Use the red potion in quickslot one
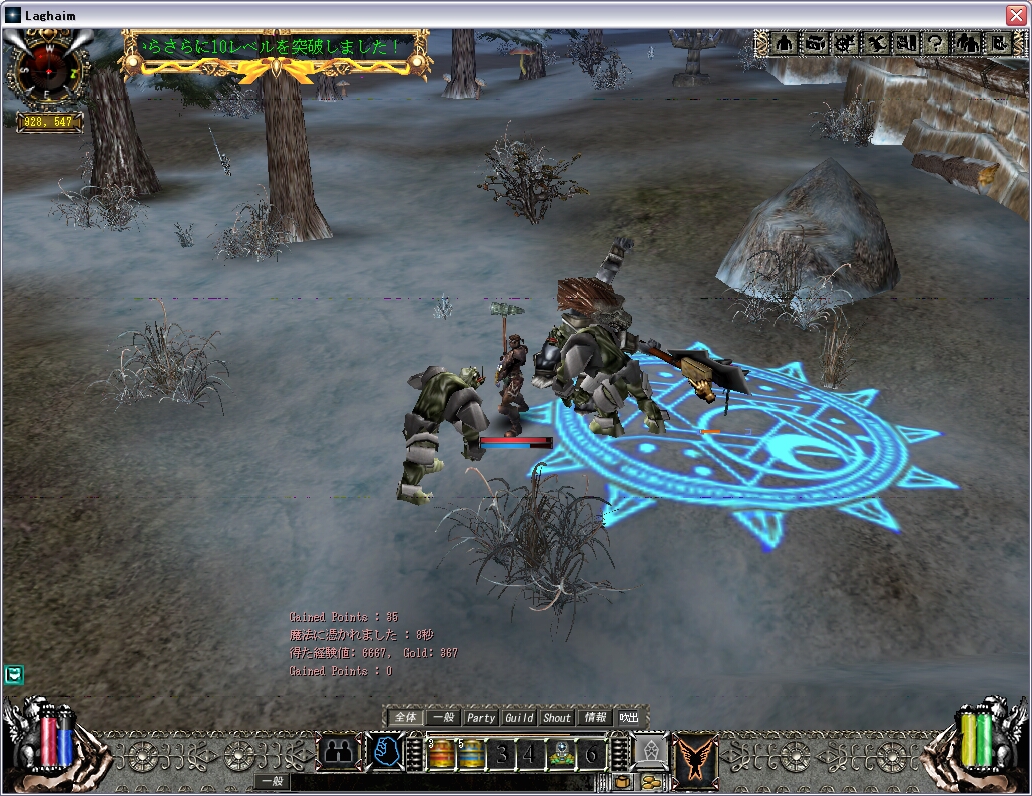This screenshot has width=1032, height=796. tap(441, 753)
